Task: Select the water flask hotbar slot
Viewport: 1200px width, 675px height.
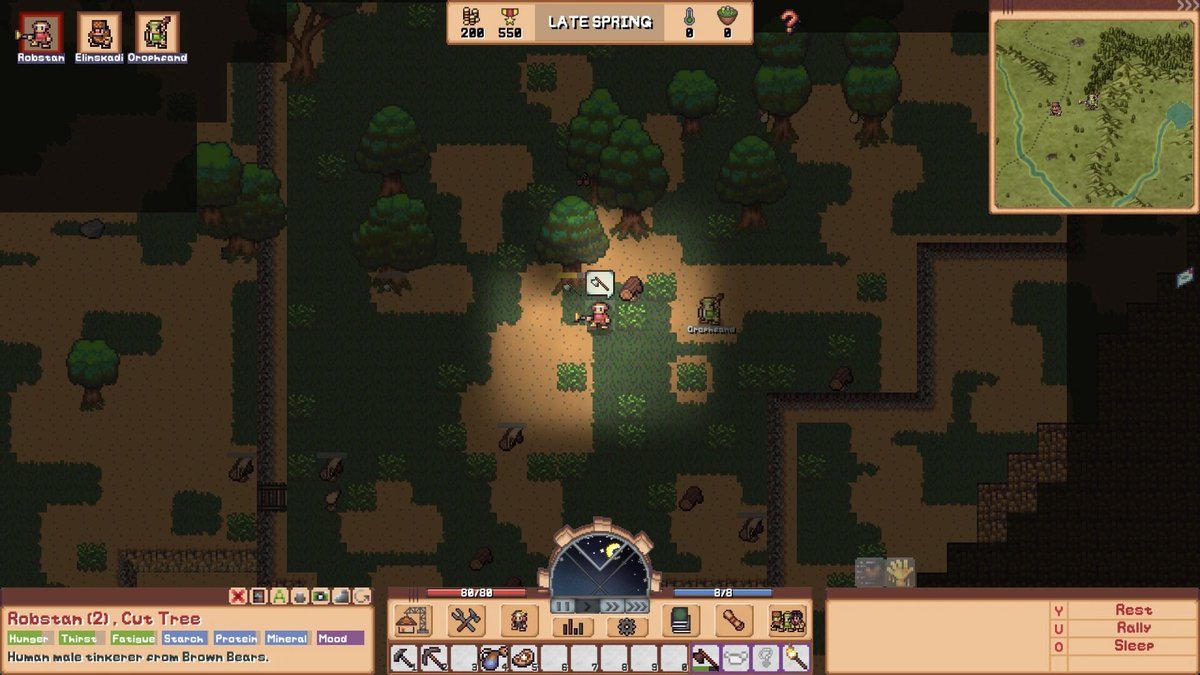Action: pos(494,658)
